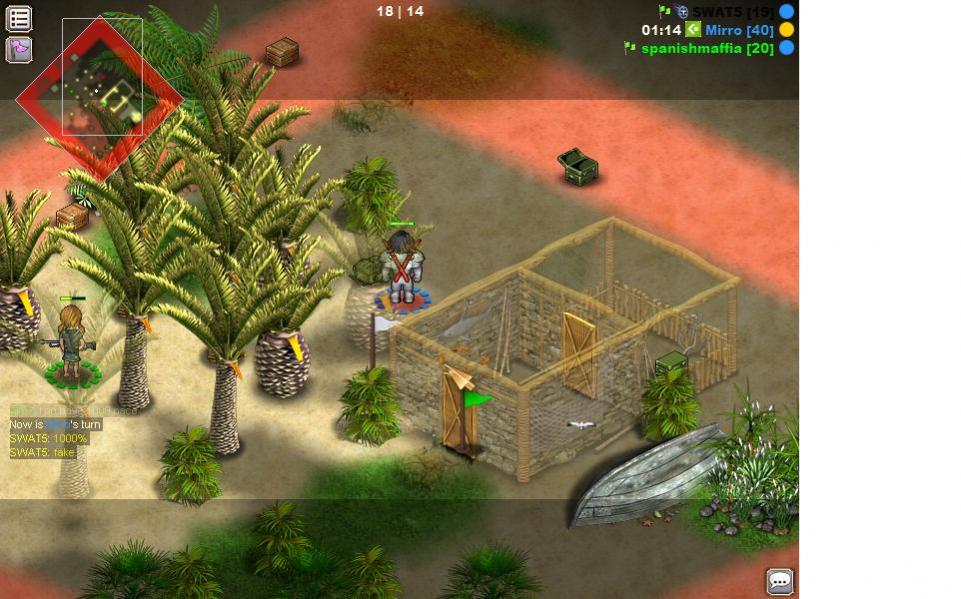The height and width of the screenshot is (599, 961).
Task: Click the SWAT5 "fake" chat message
Action: [42, 453]
